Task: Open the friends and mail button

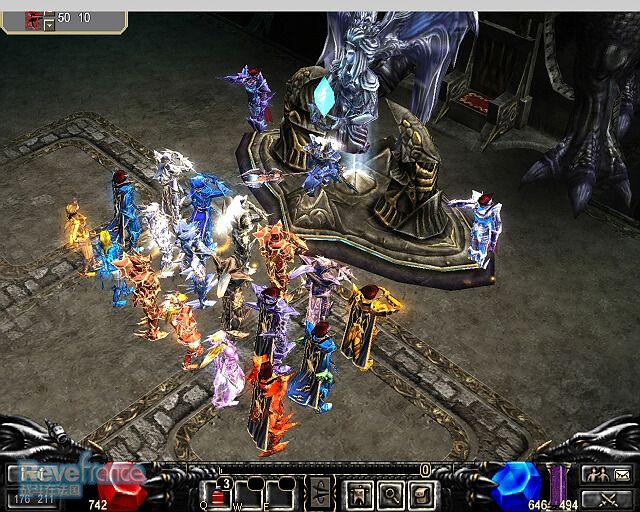Action: tap(609, 474)
